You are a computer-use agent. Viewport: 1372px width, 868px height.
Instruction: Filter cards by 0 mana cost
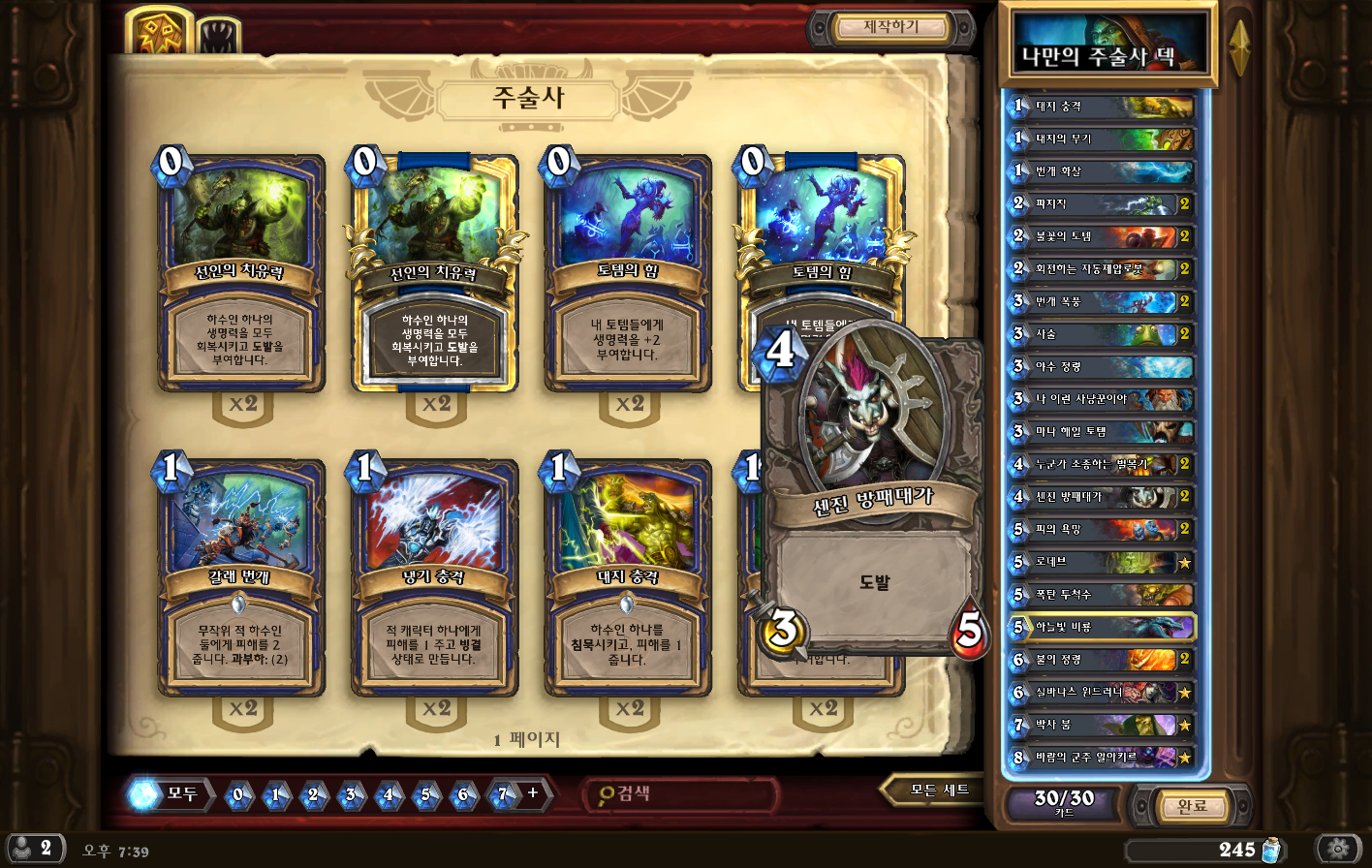click(238, 796)
